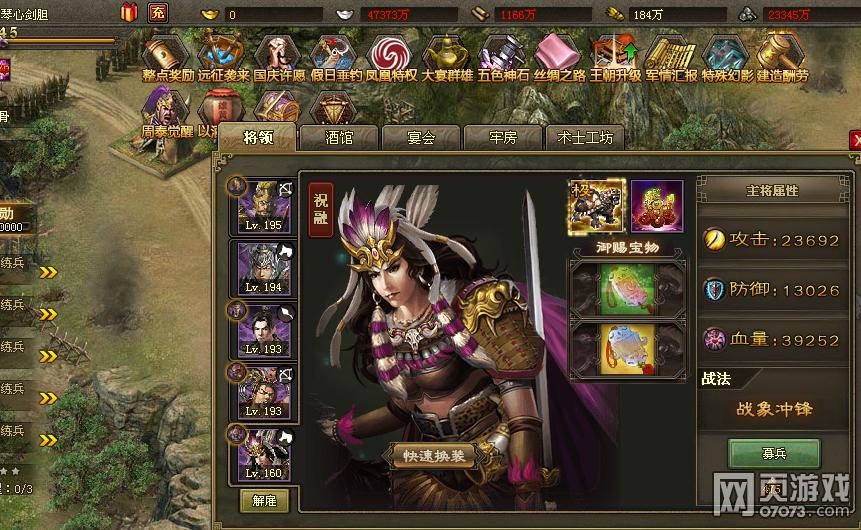Switch to the 术士工坊 workshop tab

(x=585, y=138)
